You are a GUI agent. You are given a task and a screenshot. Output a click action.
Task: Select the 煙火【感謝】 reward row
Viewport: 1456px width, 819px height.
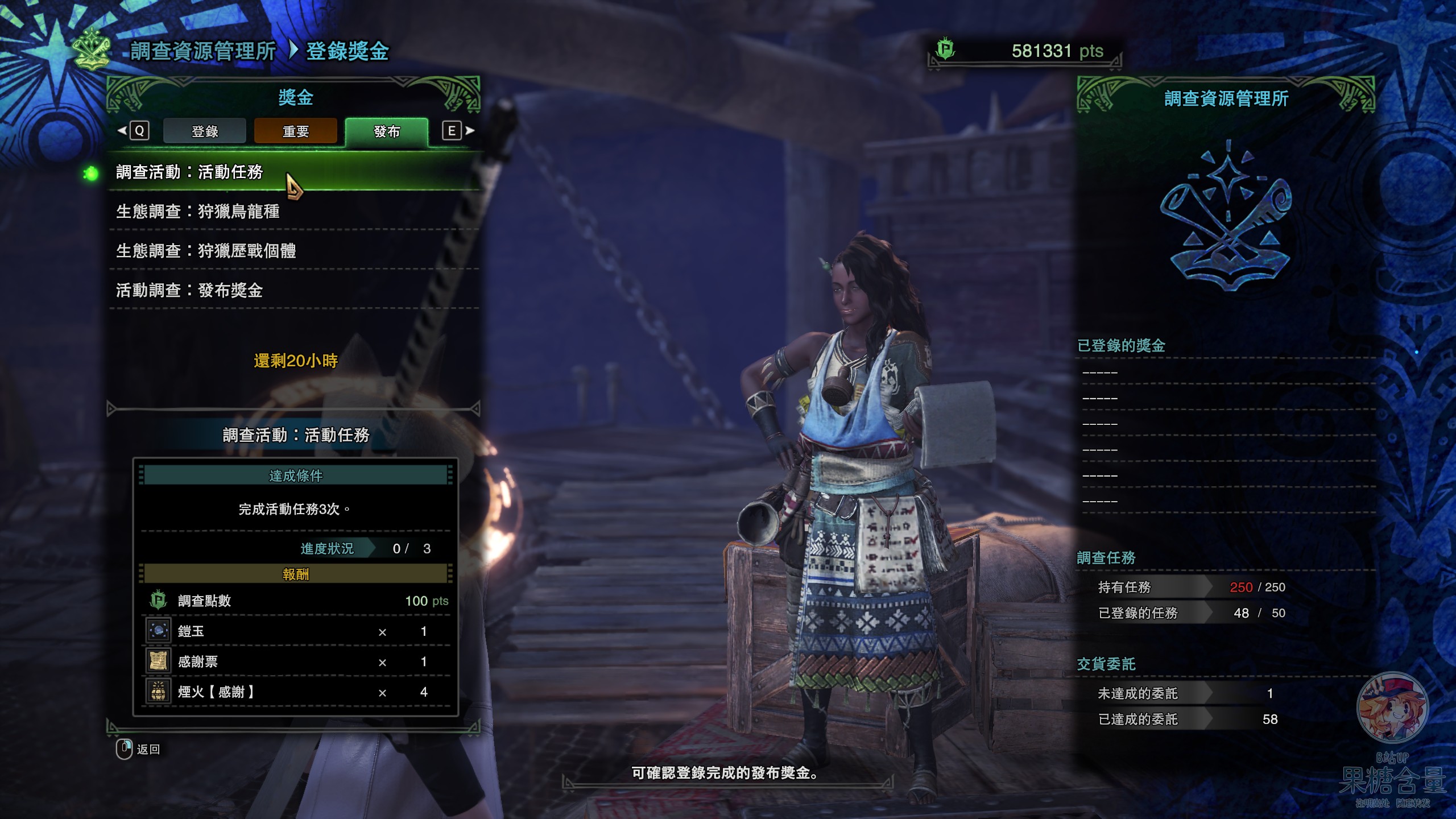pos(296,692)
